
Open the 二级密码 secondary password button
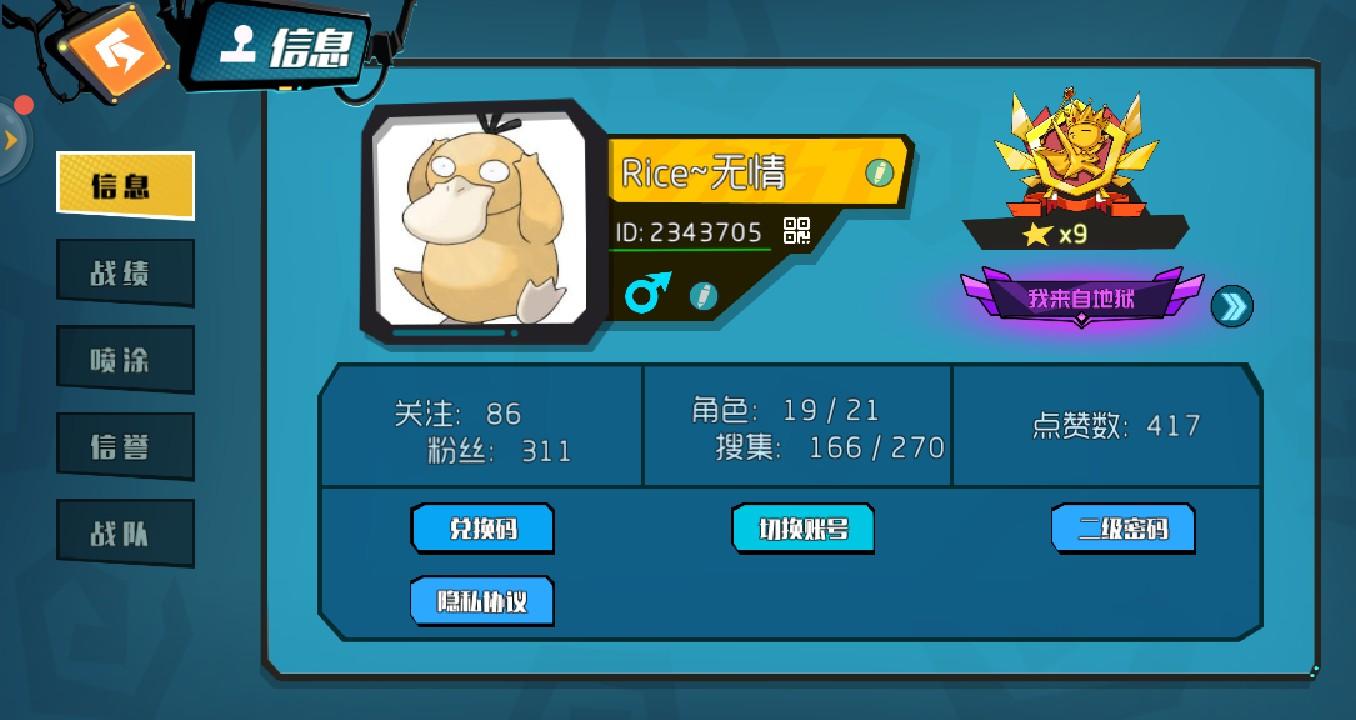(1123, 528)
